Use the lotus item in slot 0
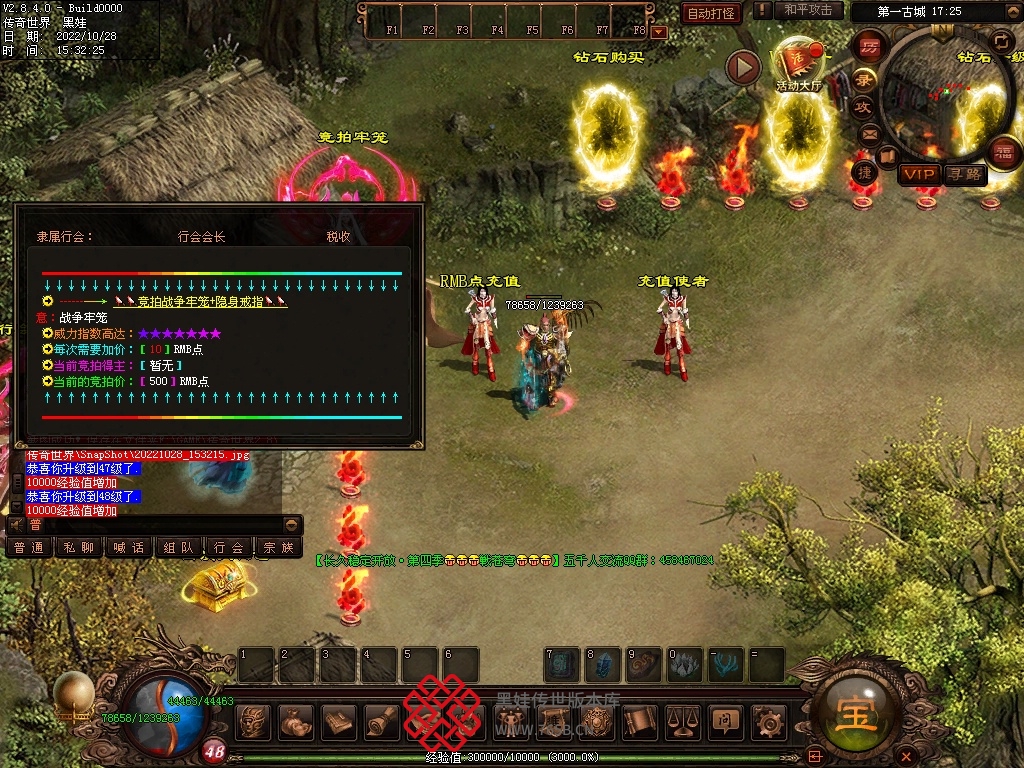The image size is (1024, 768). coord(685,665)
